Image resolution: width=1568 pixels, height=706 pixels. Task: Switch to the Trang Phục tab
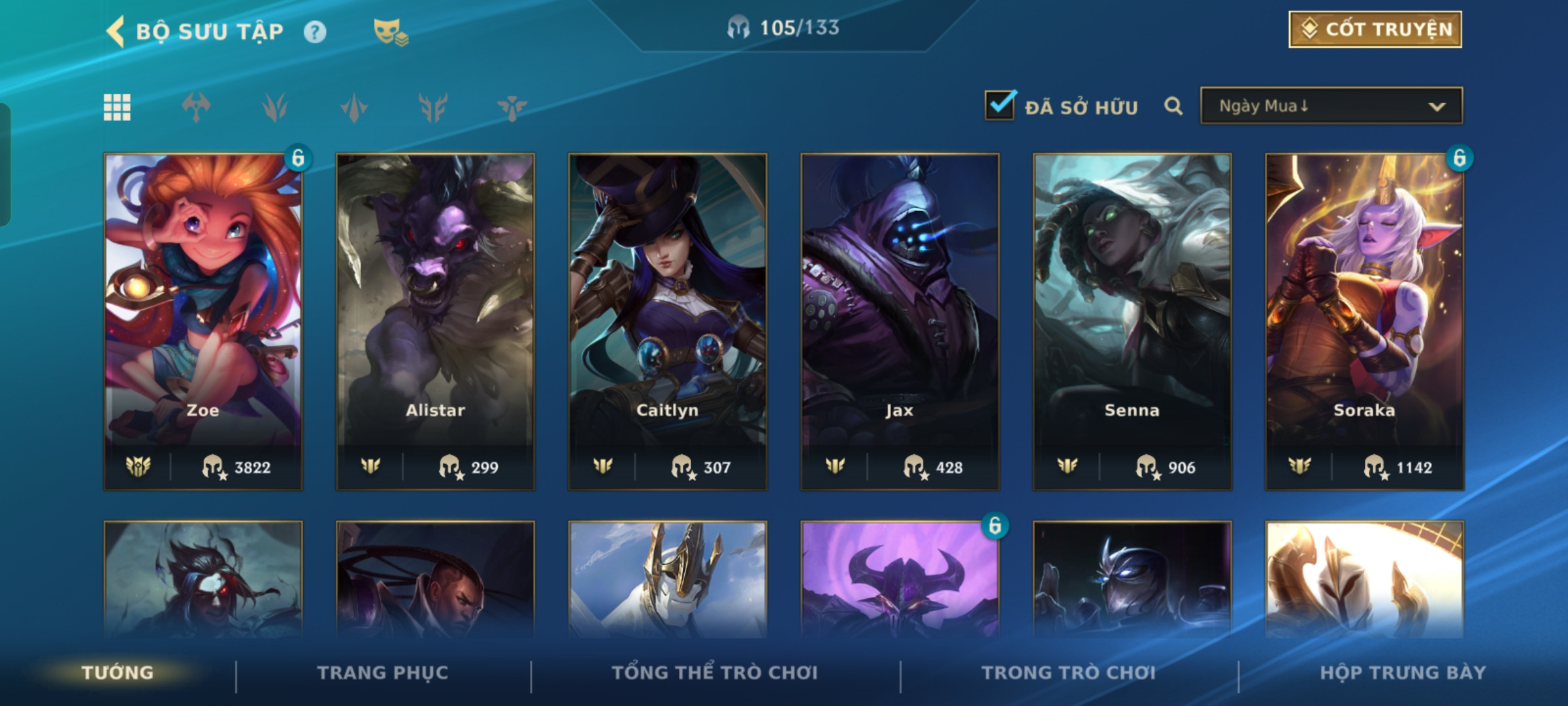click(383, 673)
